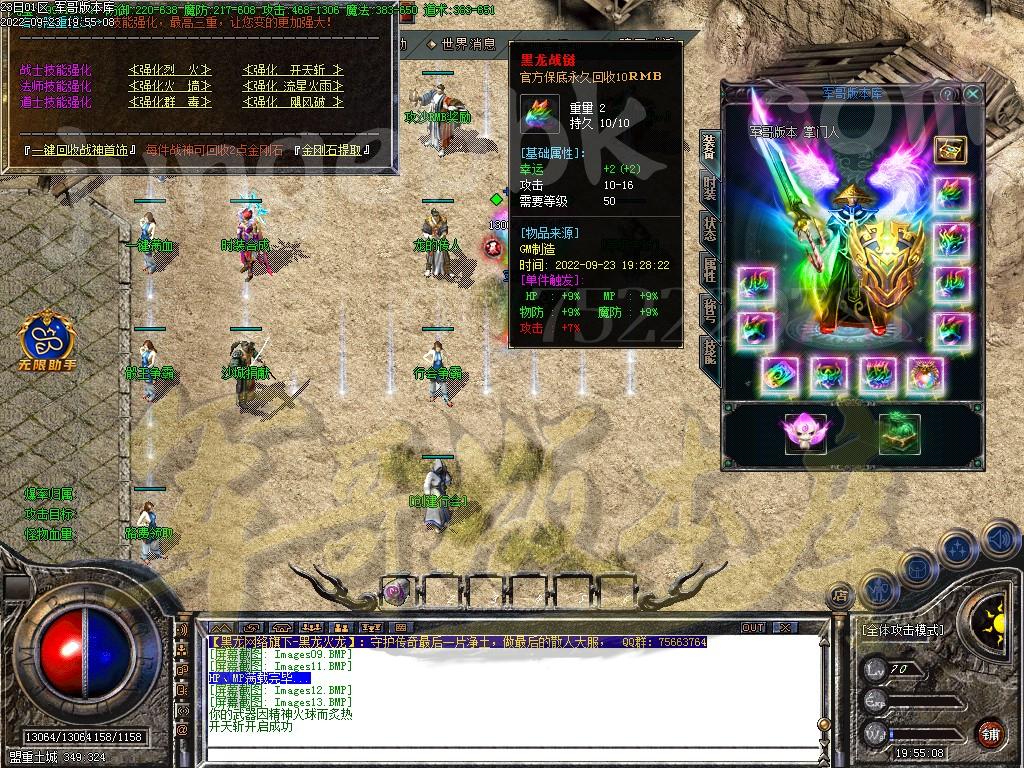The width and height of the screenshot is (1024, 768).
Task: Select the green jade dragon seal slot
Action: coord(899,433)
